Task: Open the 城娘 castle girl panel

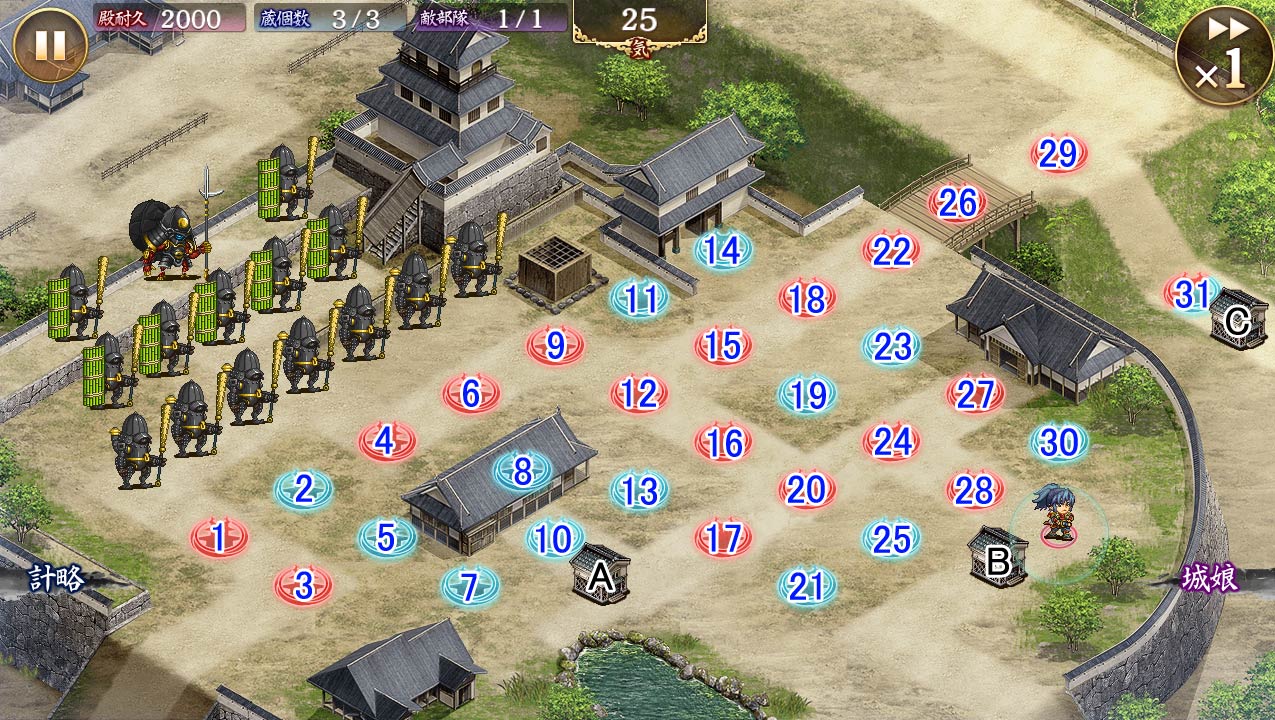Action: click(1209, 578)
